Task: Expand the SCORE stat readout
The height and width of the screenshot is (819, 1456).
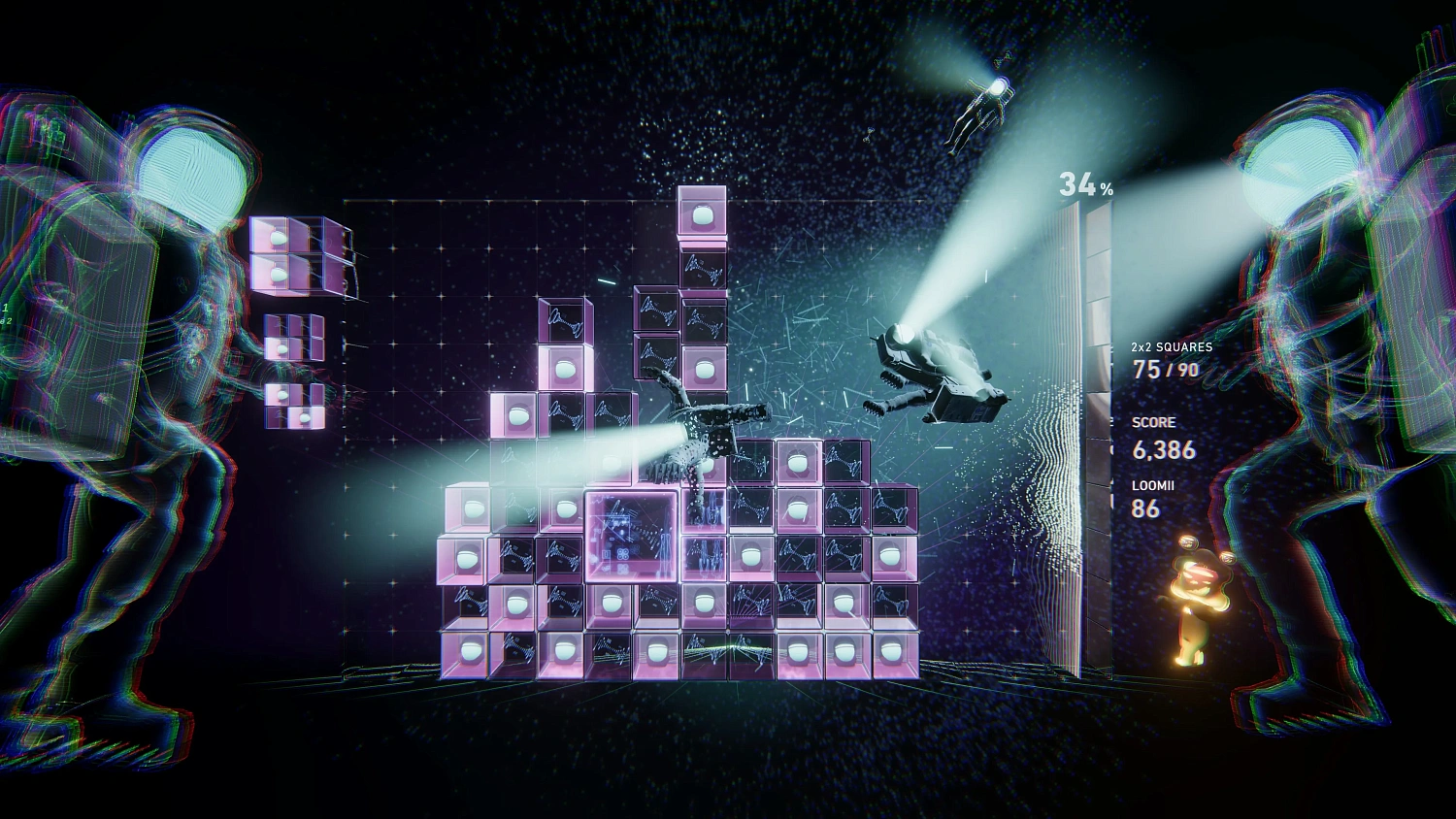Action: coord(1152,422)
